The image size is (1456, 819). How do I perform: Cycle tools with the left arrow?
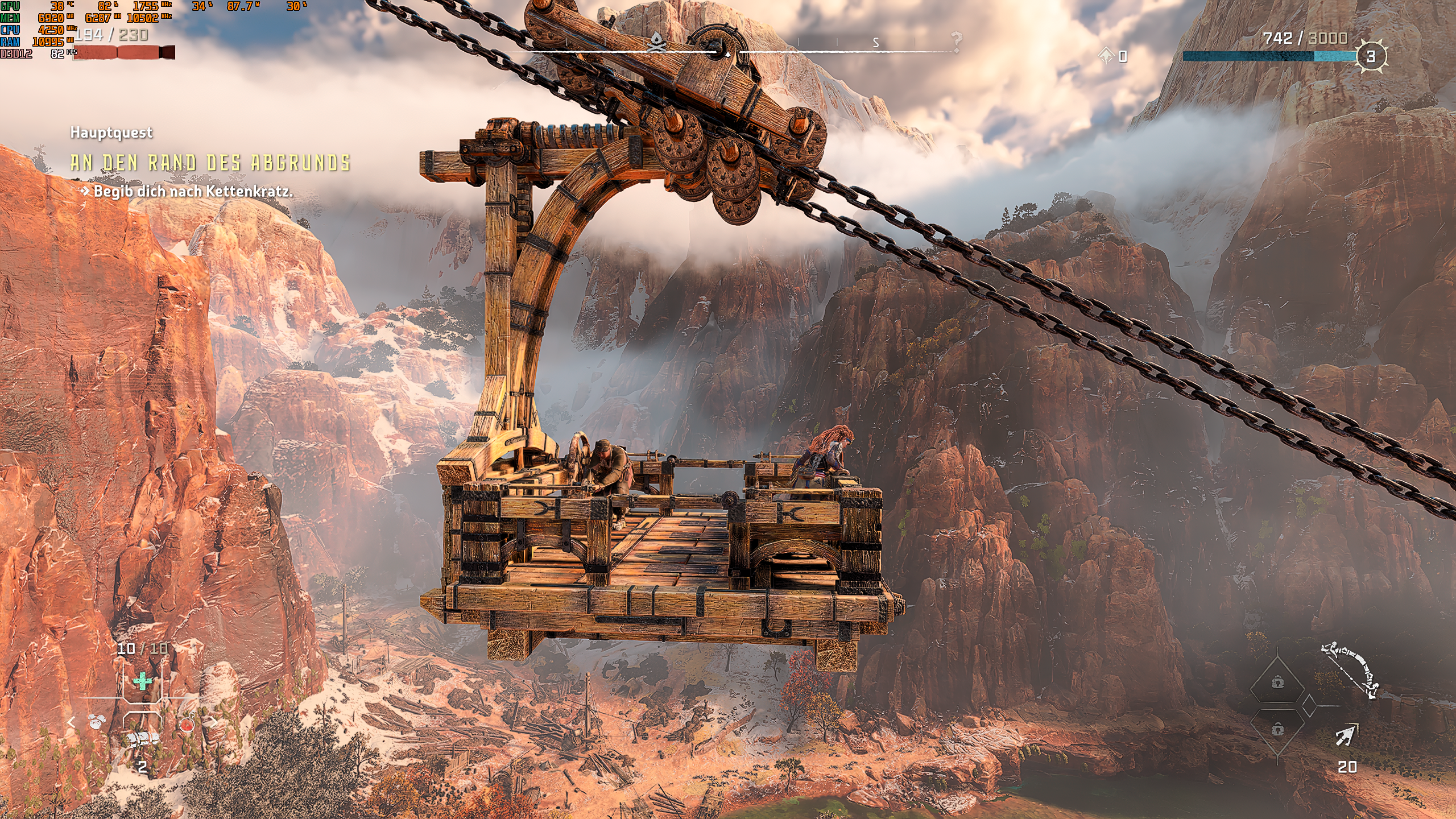72,722
